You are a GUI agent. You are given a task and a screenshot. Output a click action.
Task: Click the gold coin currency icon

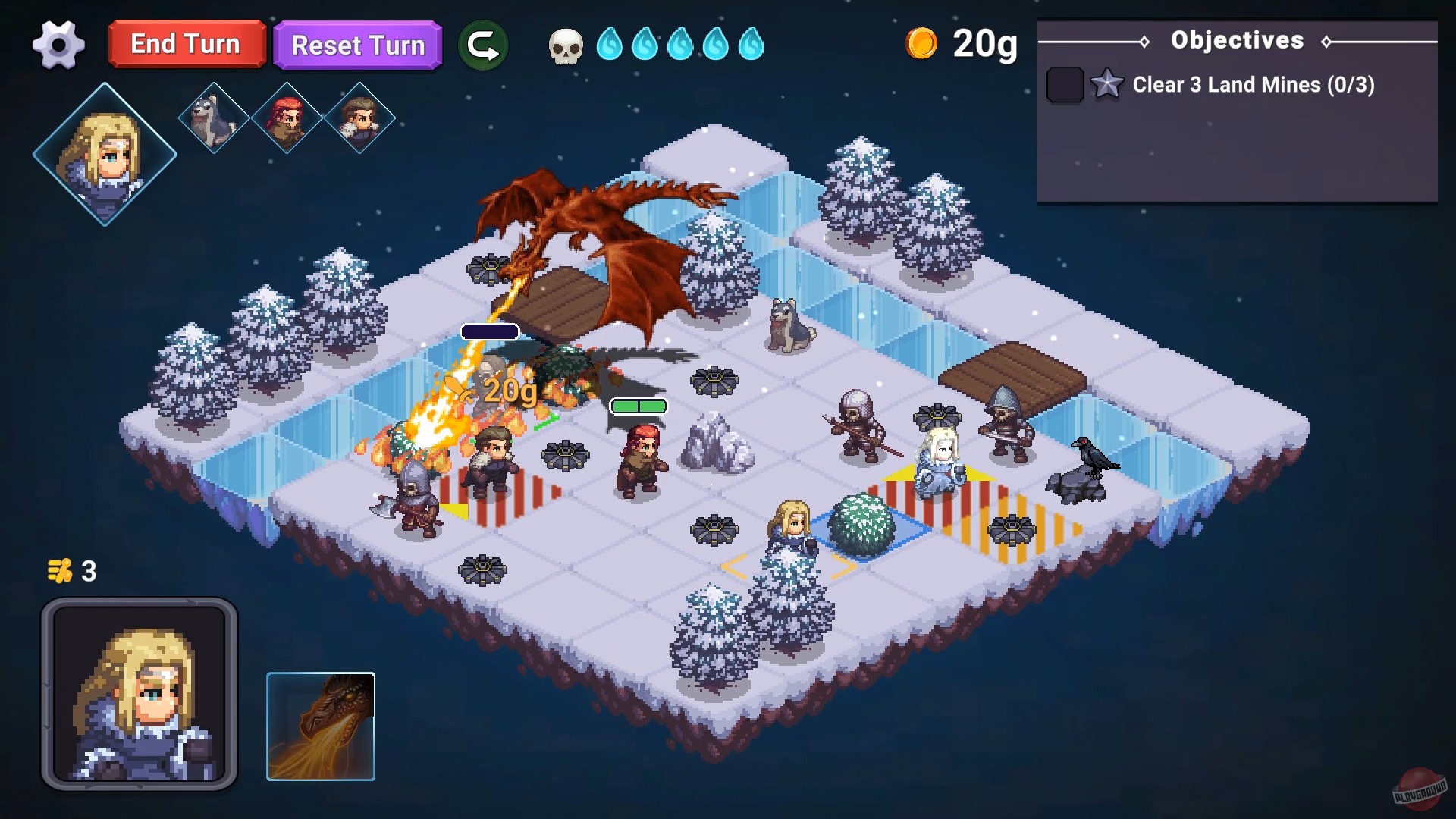point(921,43)
